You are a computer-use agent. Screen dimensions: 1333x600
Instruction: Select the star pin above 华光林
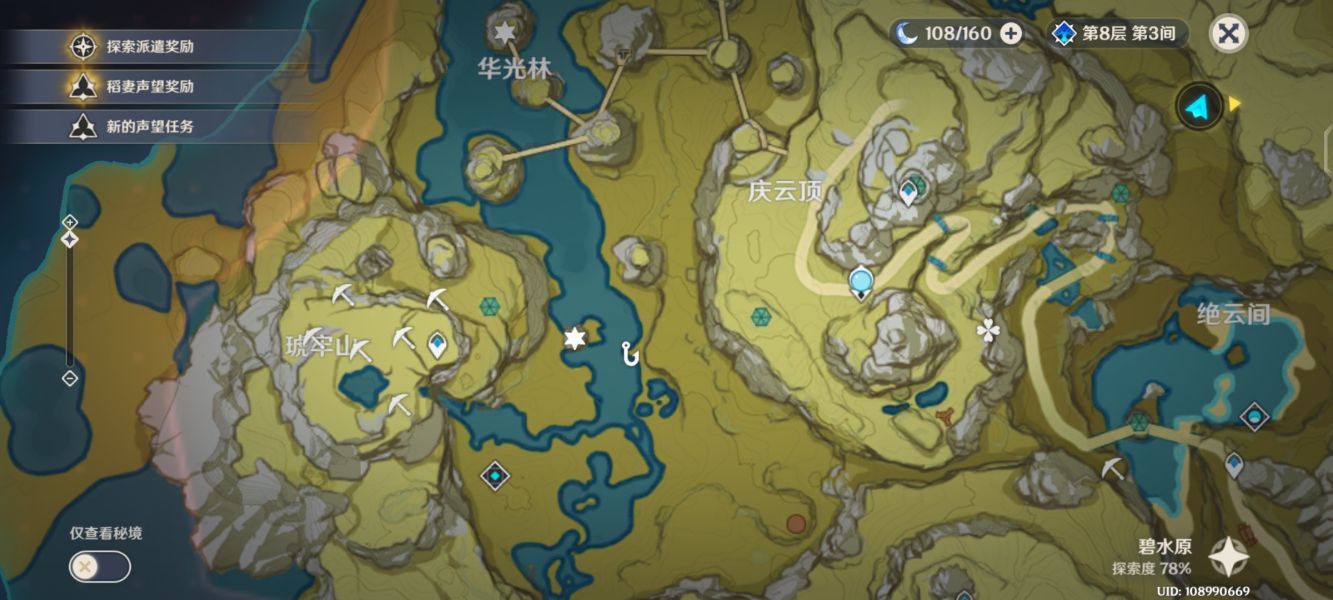click(x=504, y=34)
